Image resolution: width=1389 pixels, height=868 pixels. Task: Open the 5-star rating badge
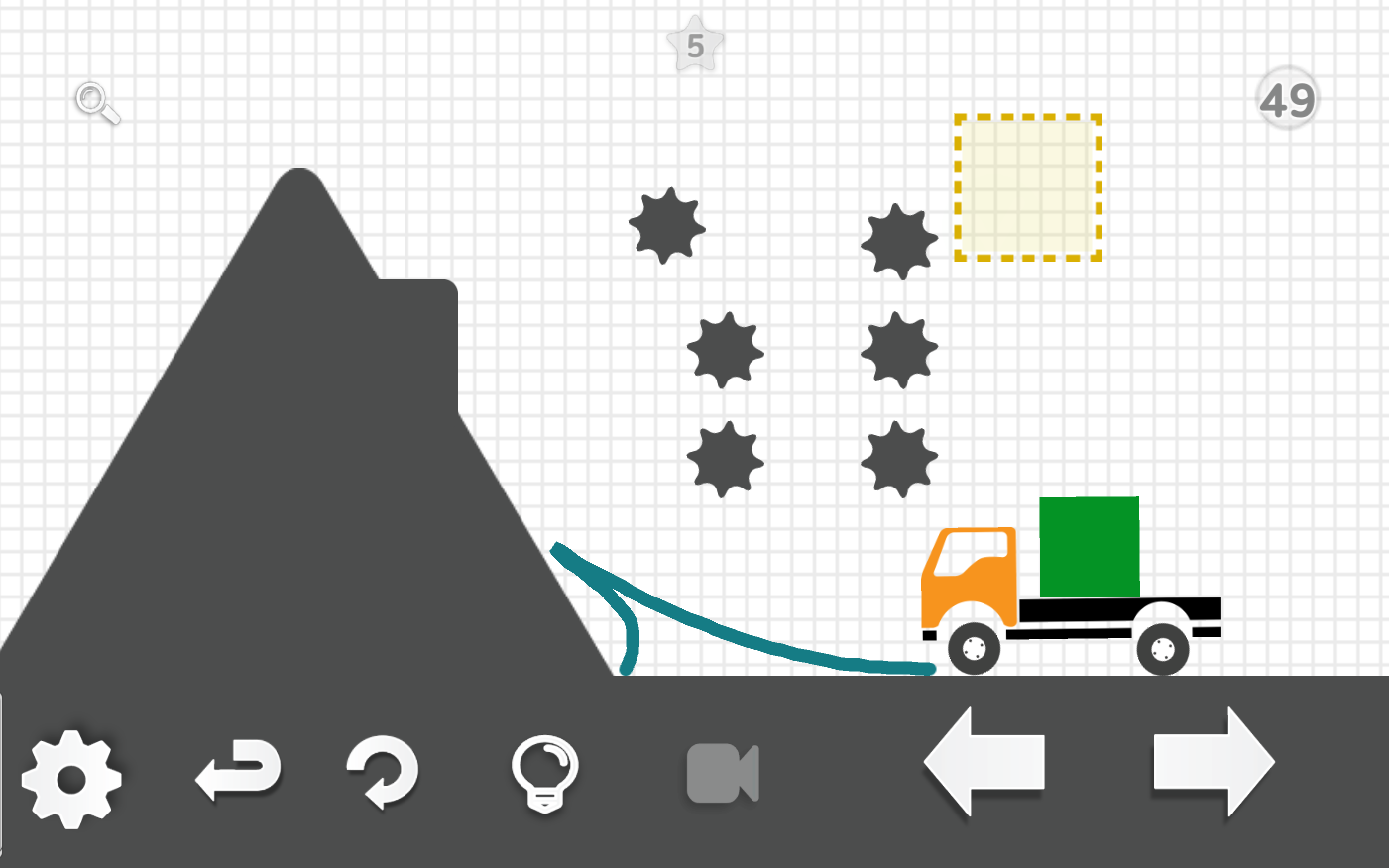point(694,45)
